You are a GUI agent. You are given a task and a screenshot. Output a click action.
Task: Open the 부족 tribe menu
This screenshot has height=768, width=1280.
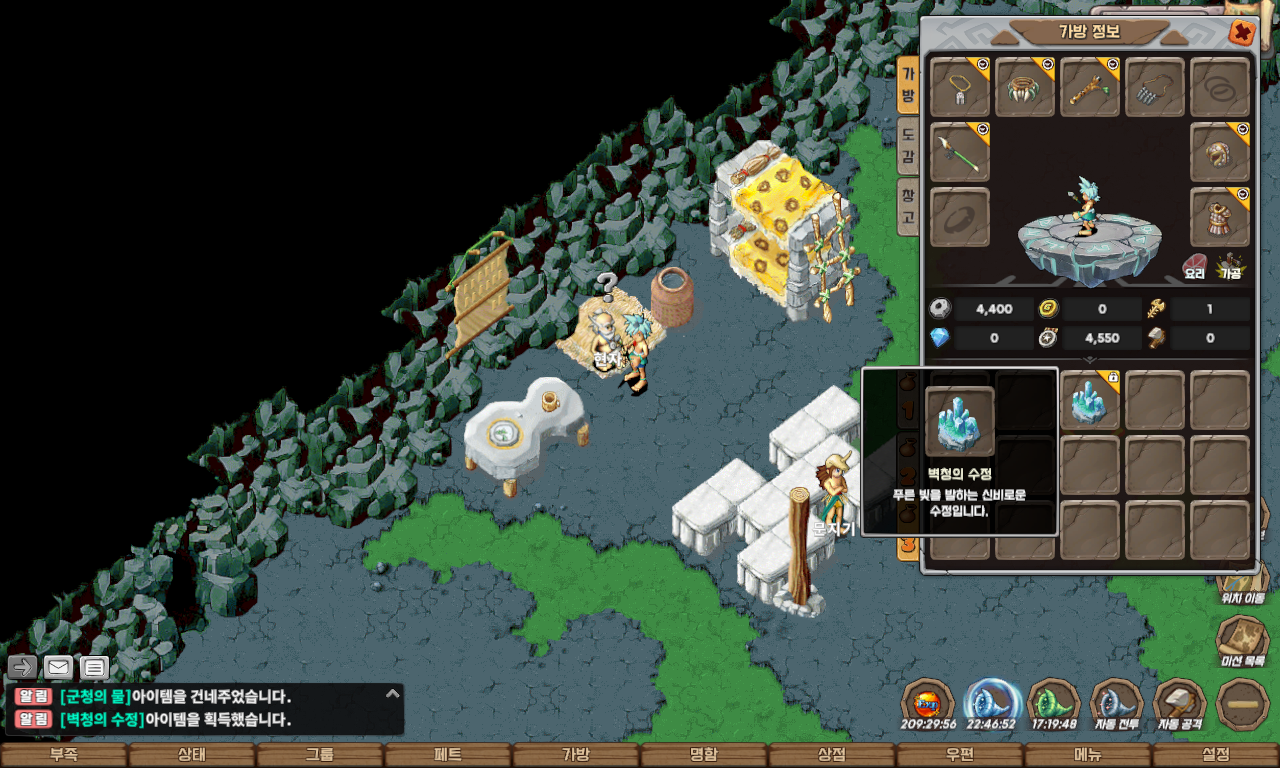tap(64, 755)
